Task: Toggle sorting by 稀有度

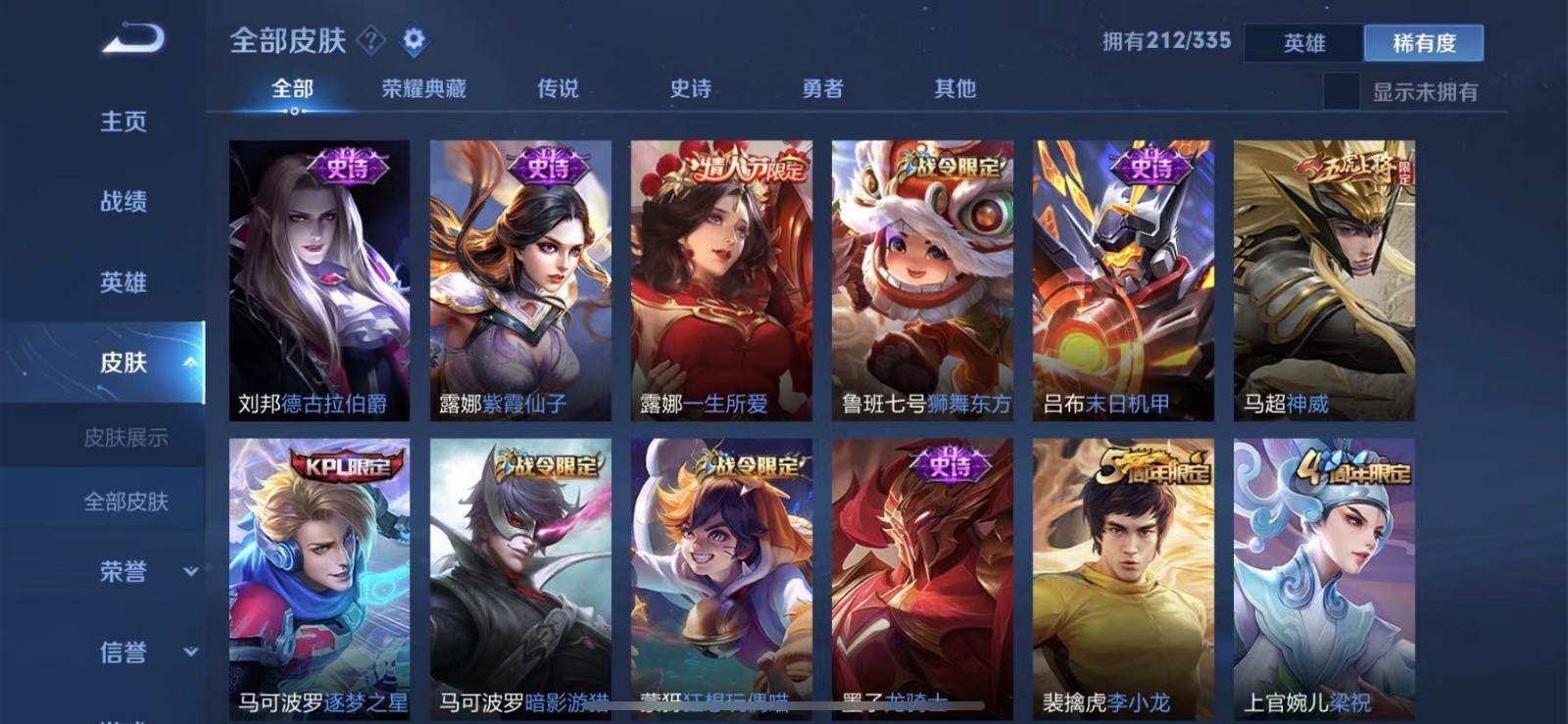Action: (1426, 43)
